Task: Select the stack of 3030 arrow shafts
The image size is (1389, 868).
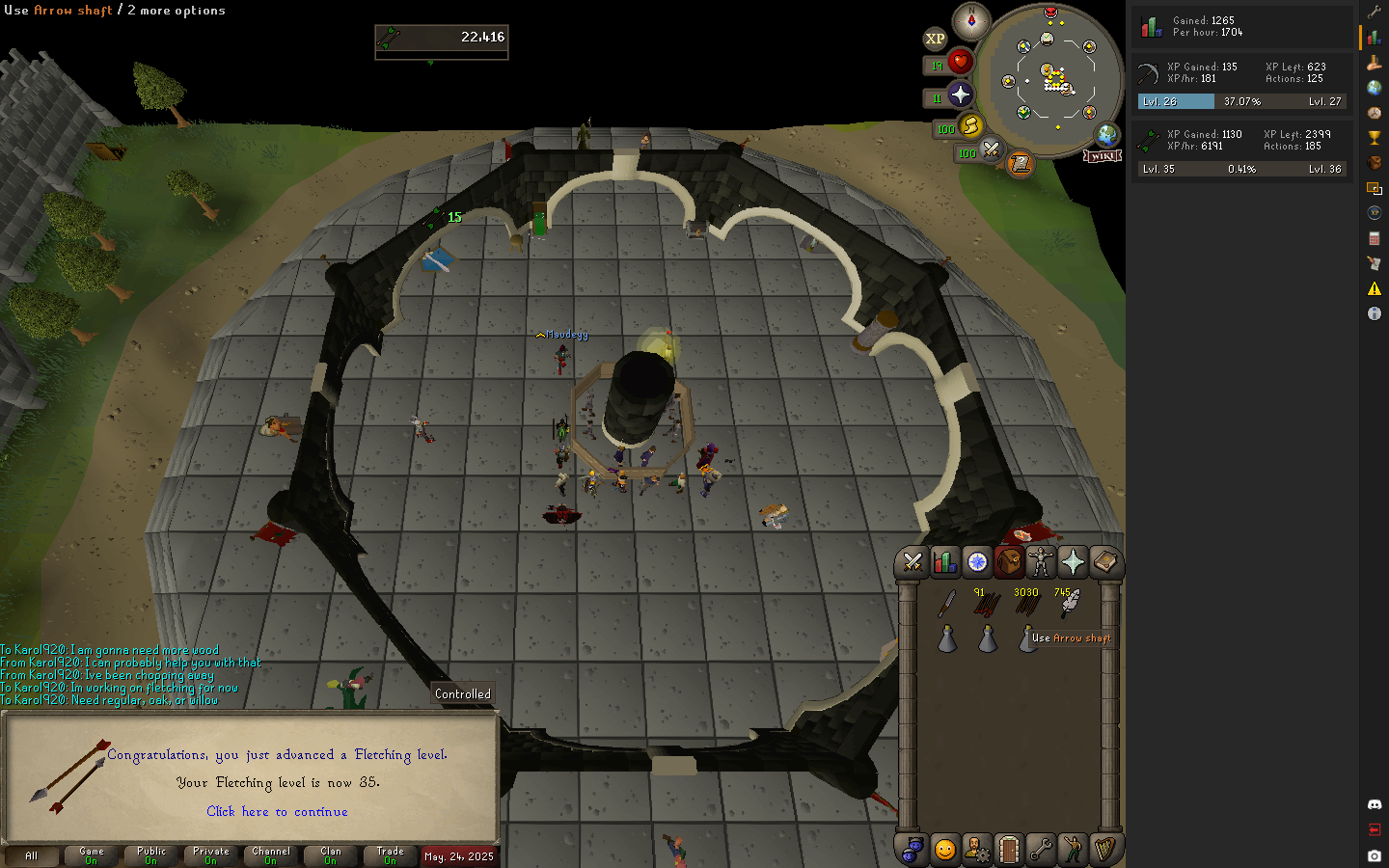Action: pos(1027,604)
